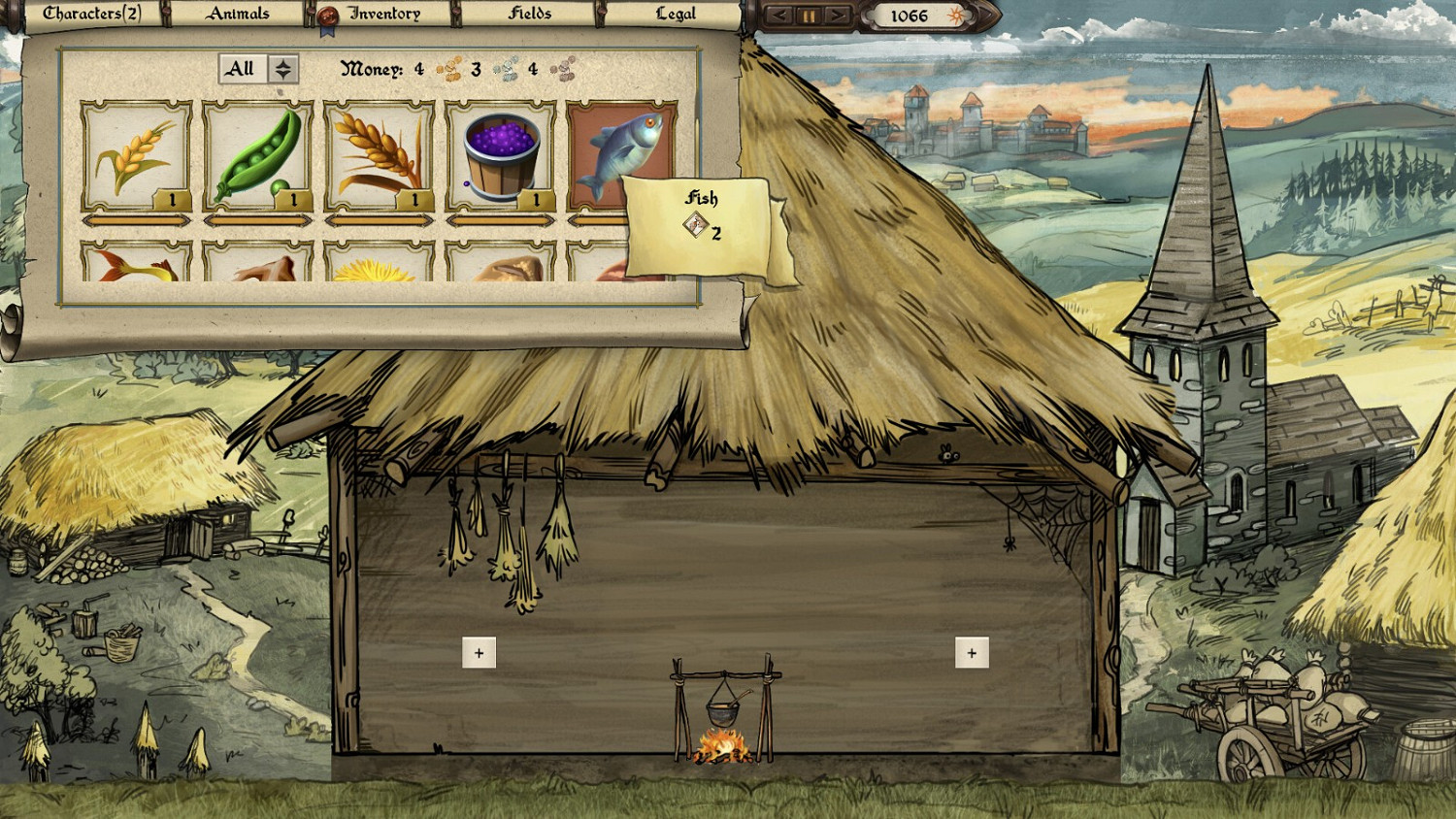Click the up-down arrows on the filter selector
This screenshot has width=1456, height=819.
283,68
